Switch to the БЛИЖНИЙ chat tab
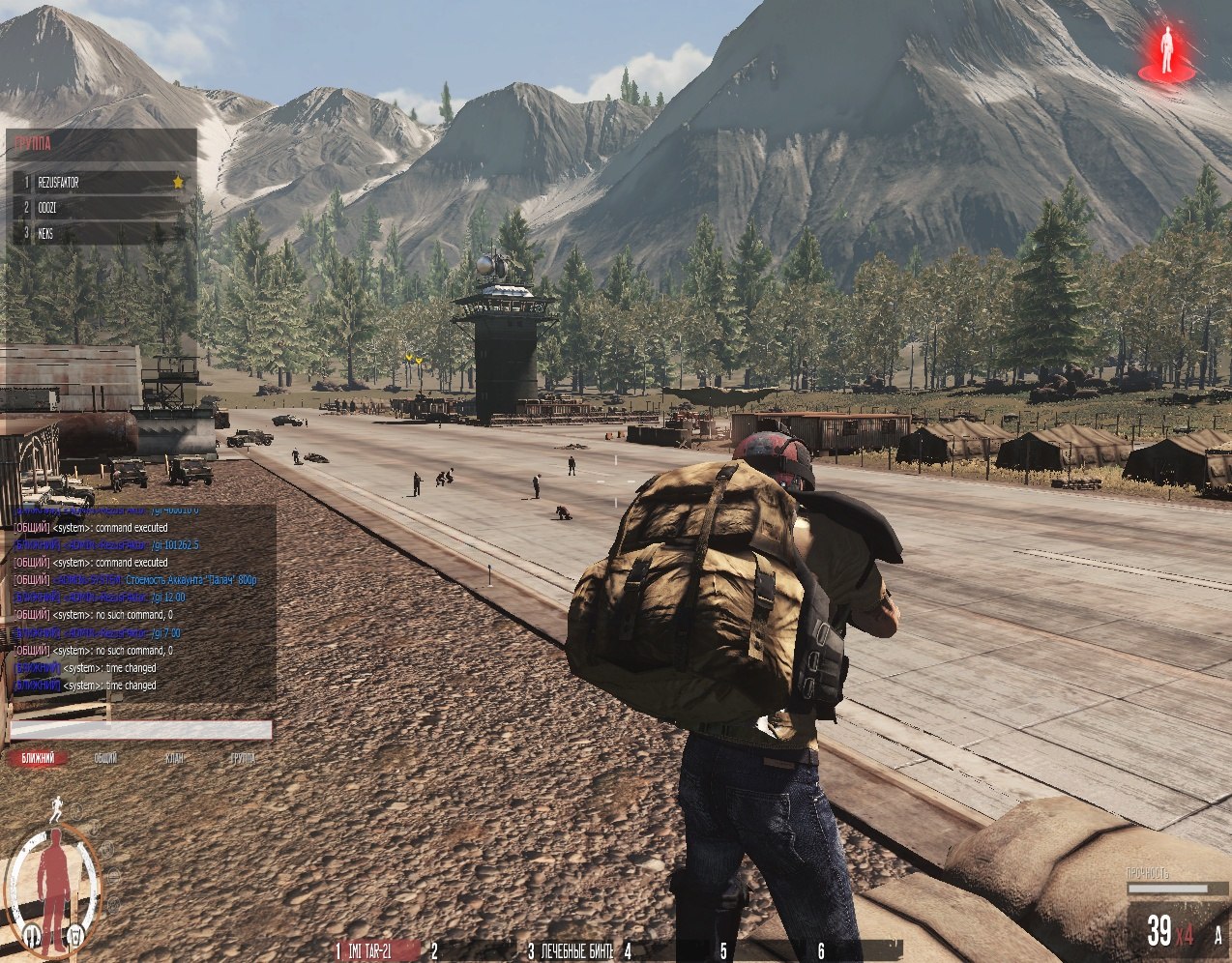The image size is (1232, 963). point(39,759)
